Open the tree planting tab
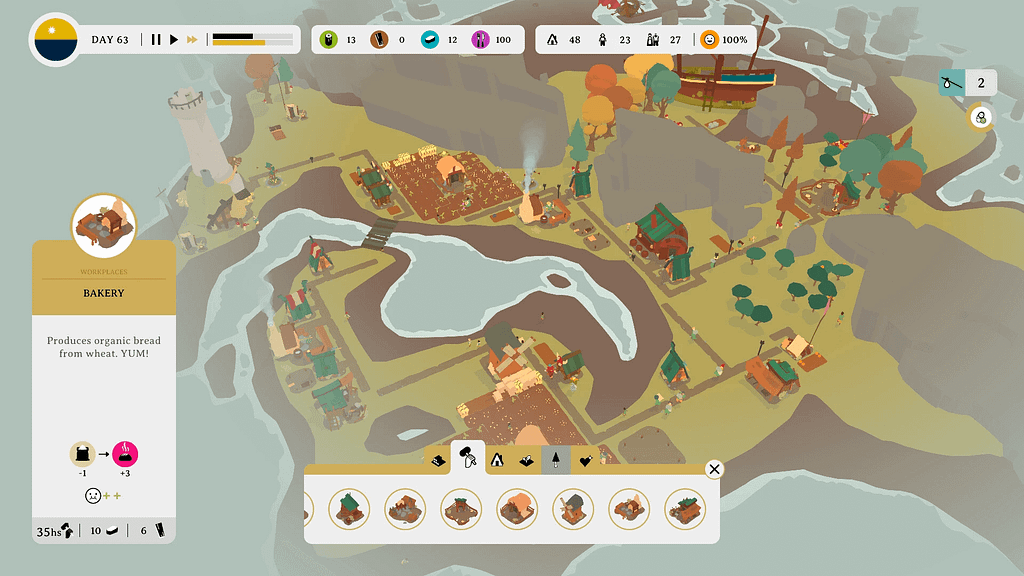The image size is (1024, 576). (555, 460)
